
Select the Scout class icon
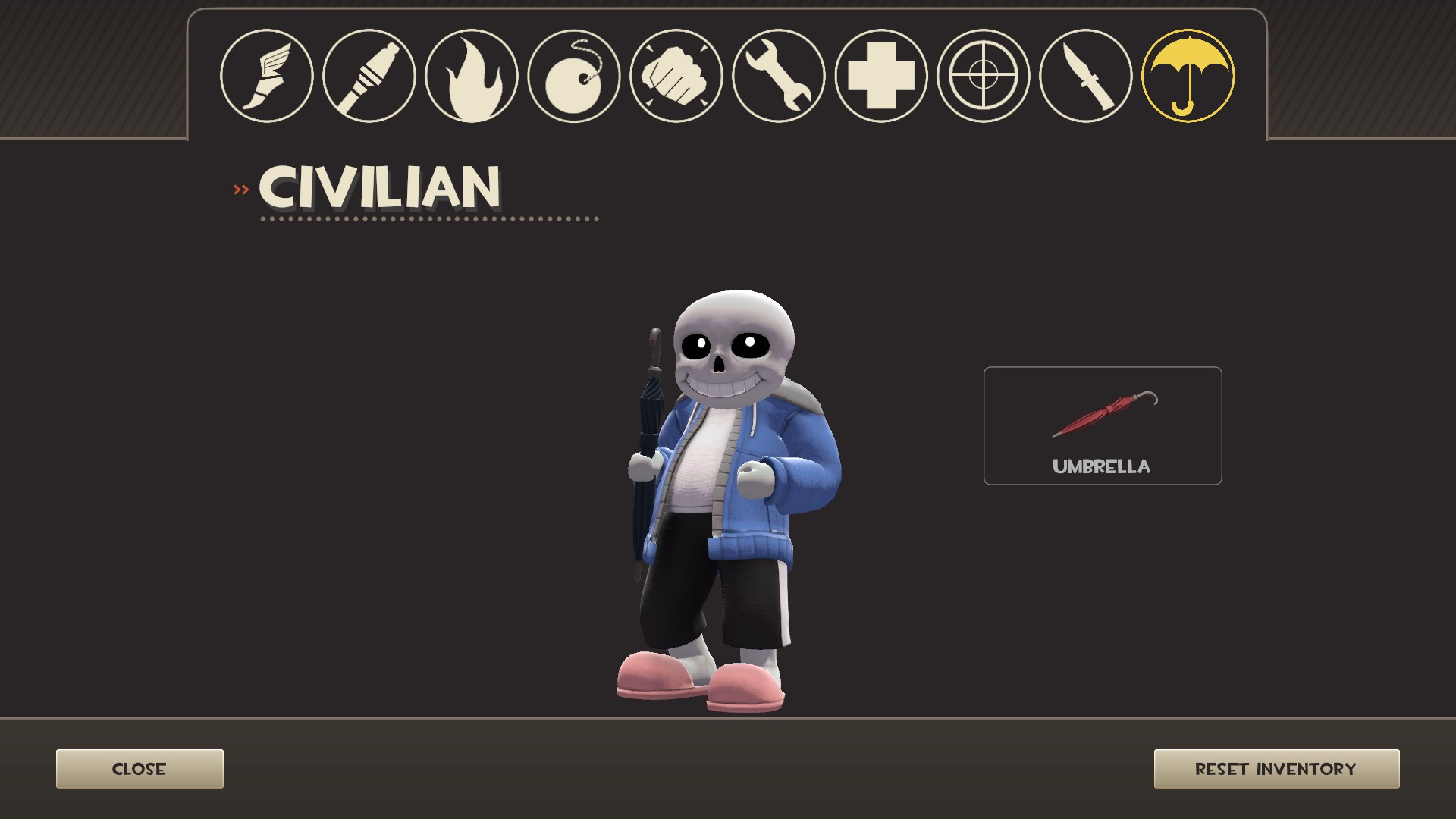tap(267, 75)
